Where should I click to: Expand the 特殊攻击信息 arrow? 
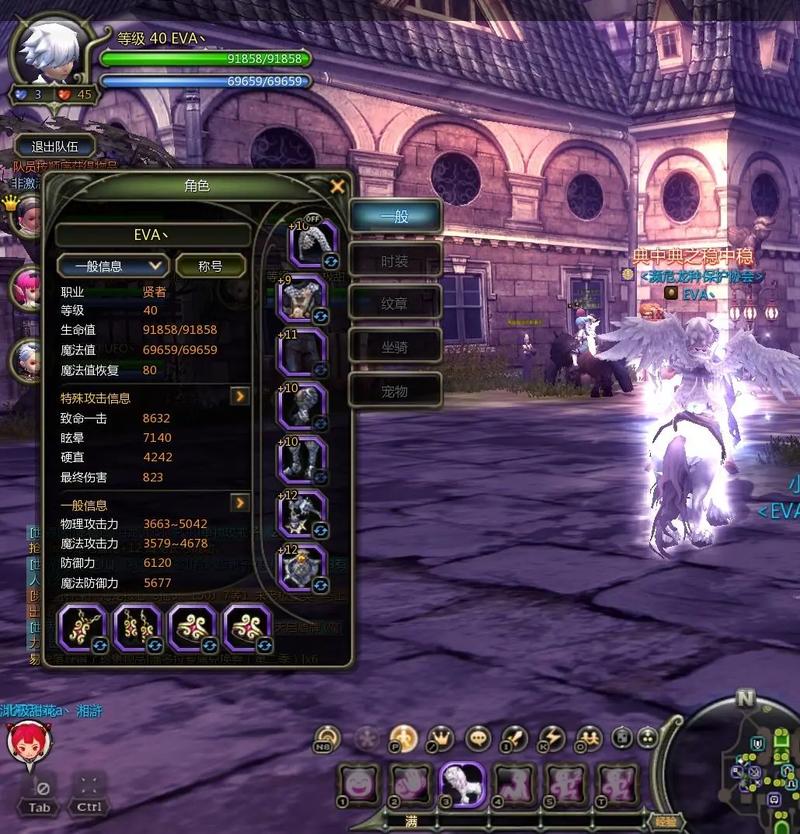coord(240,397)
